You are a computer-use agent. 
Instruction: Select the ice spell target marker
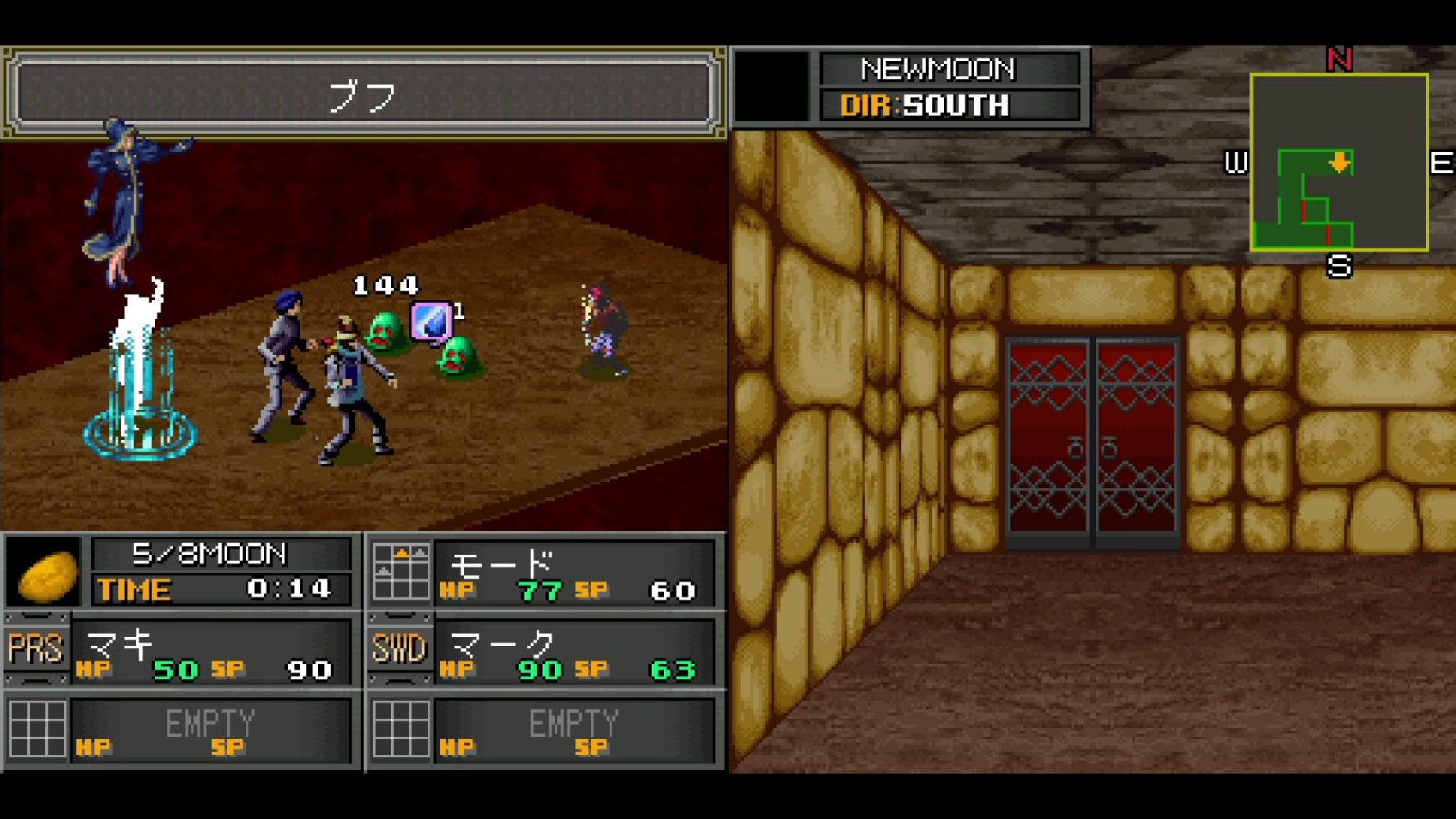pyautogui.click(x=431, y=321)
